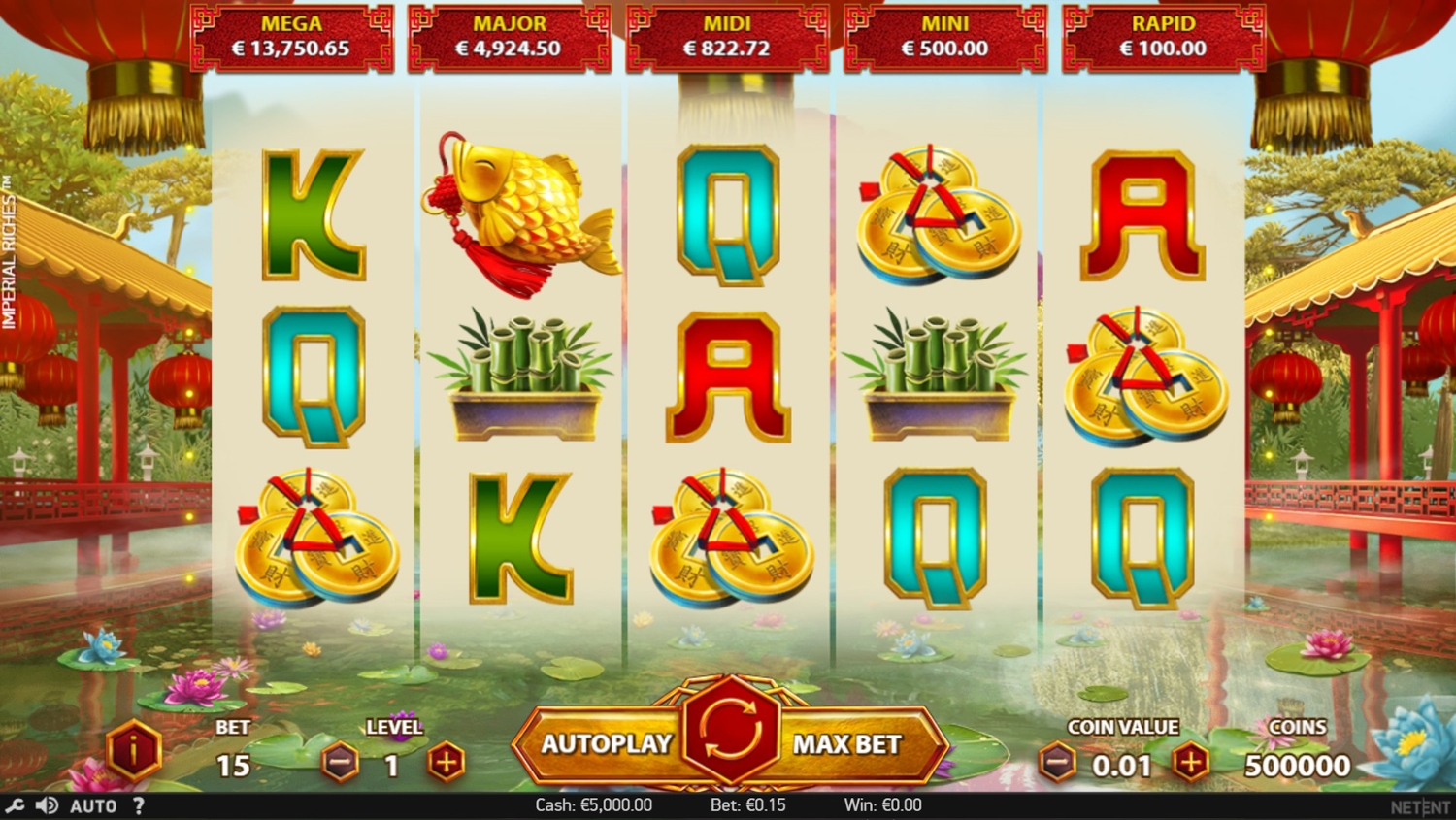Raise the coin value
1456x820 pixels.
coord(1191,764)
